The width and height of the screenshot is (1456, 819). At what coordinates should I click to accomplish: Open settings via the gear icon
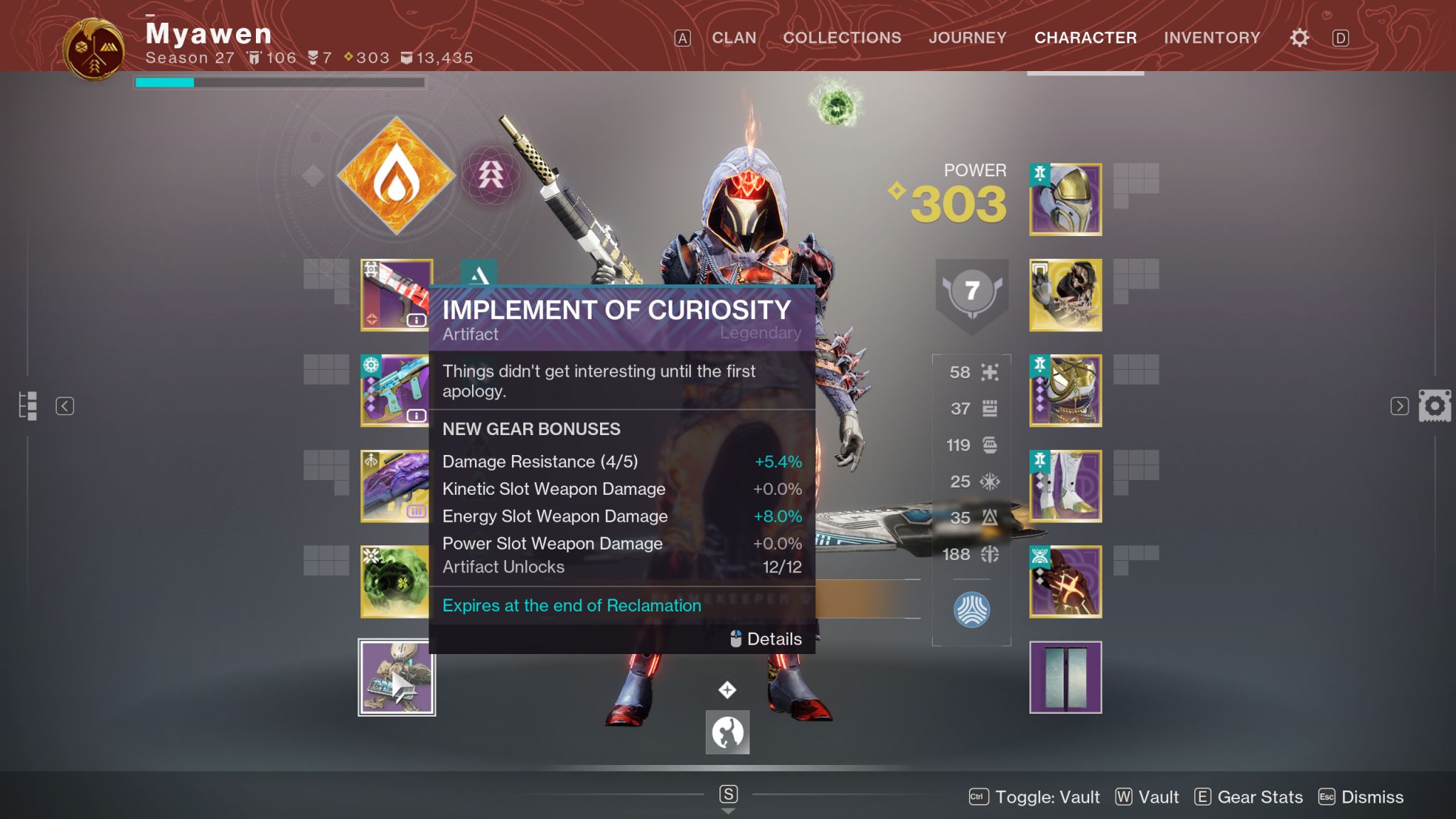click(x=1299, y=38)
